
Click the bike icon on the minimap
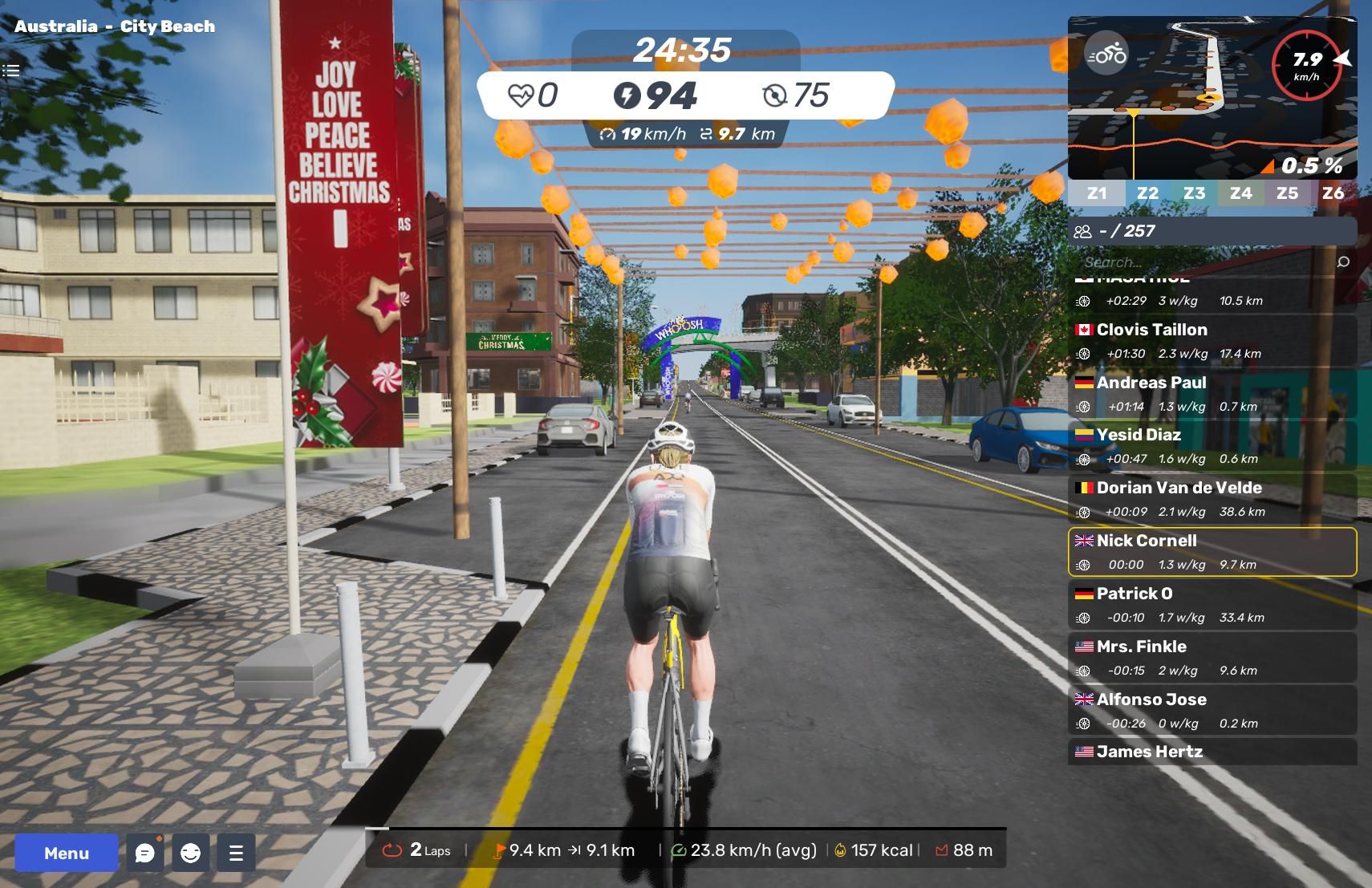[x=1106, y=55]
